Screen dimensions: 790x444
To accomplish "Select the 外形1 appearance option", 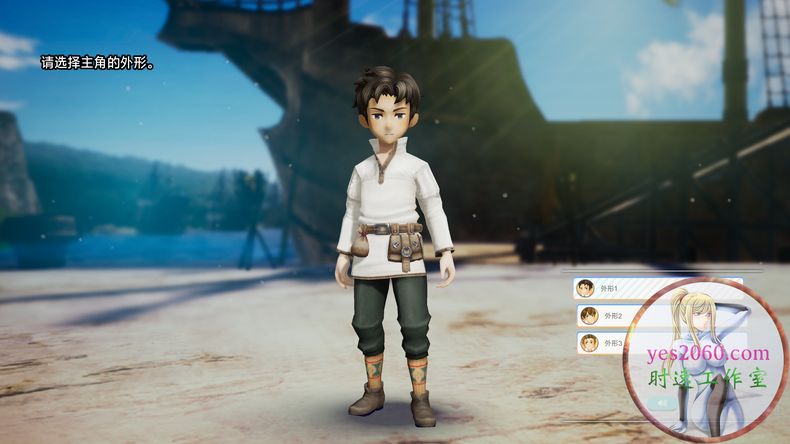I will (x=610, y=288).
